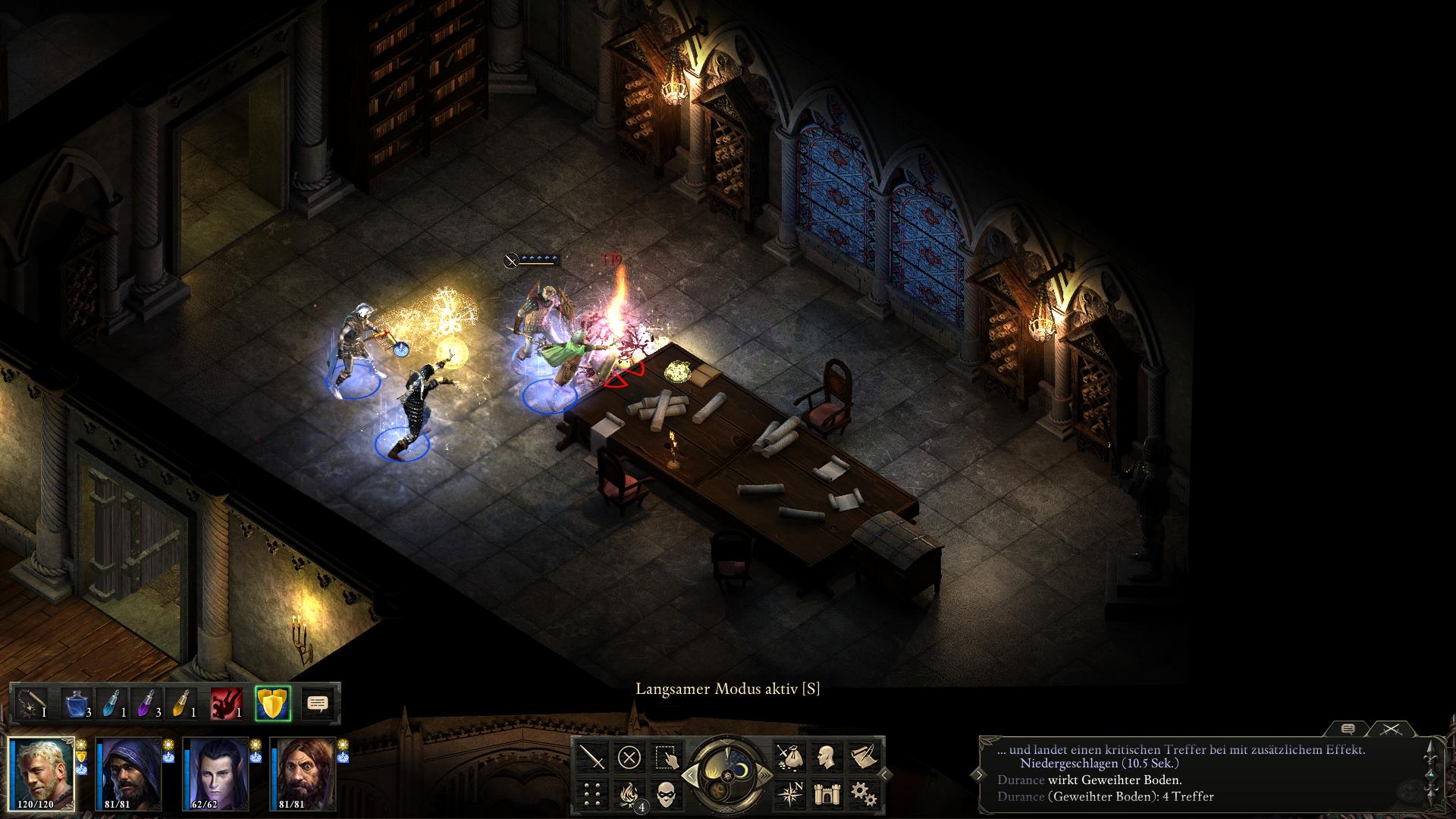1456x819 pixels.
Task: Open the journal scroll and quill
Action: pos(863,757)
